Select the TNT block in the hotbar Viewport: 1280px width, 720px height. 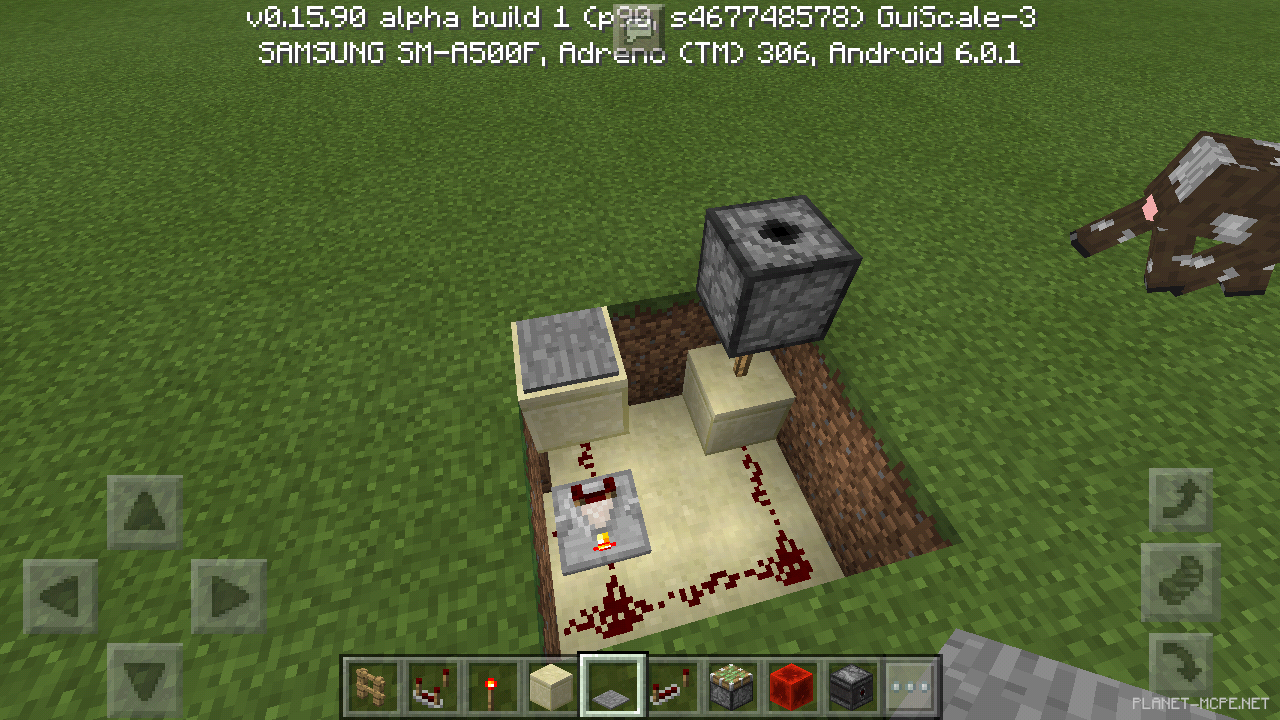731,685
